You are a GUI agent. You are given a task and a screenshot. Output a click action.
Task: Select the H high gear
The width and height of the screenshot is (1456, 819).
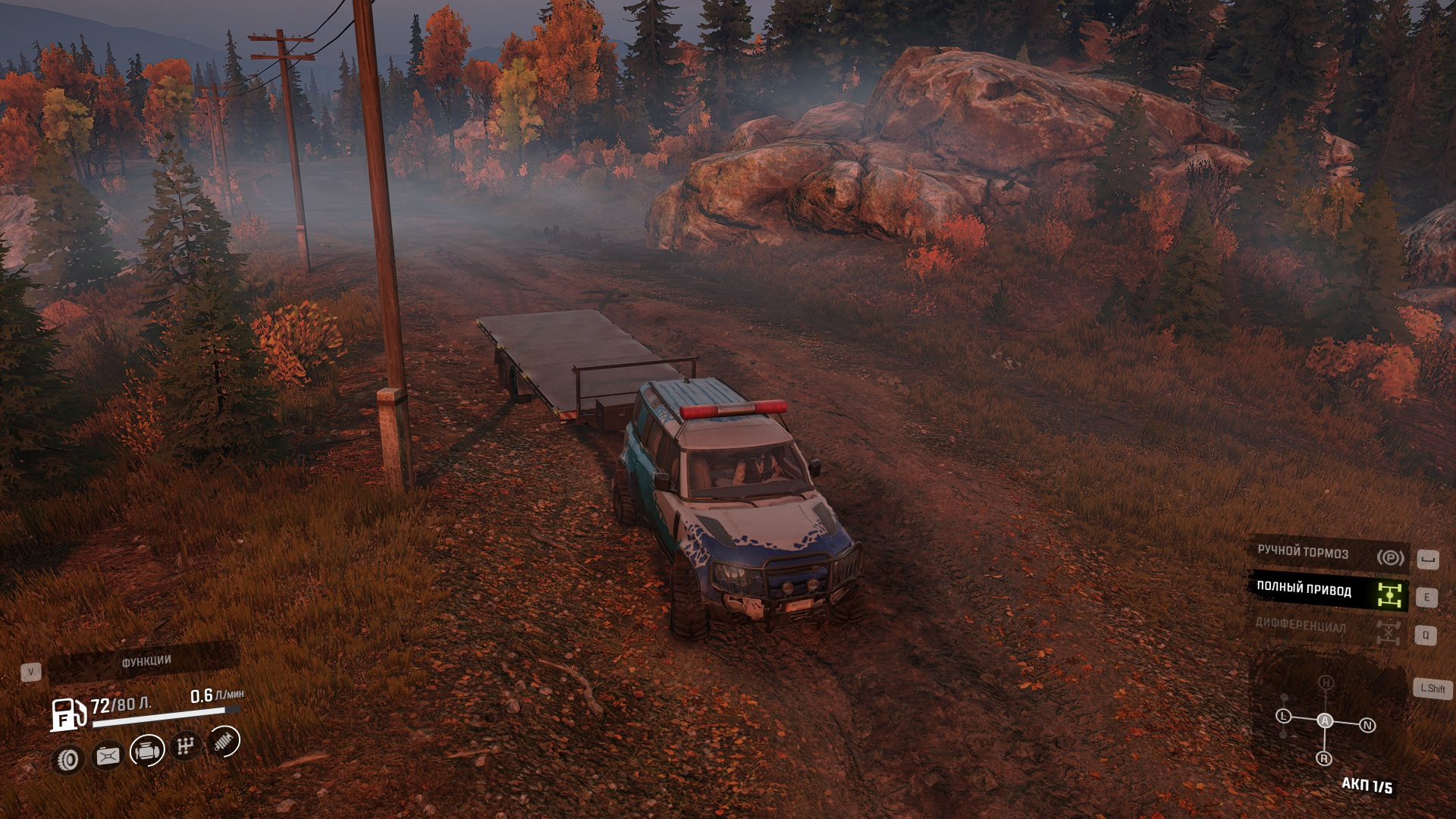pyautogui.click(x=1326, y=683)
